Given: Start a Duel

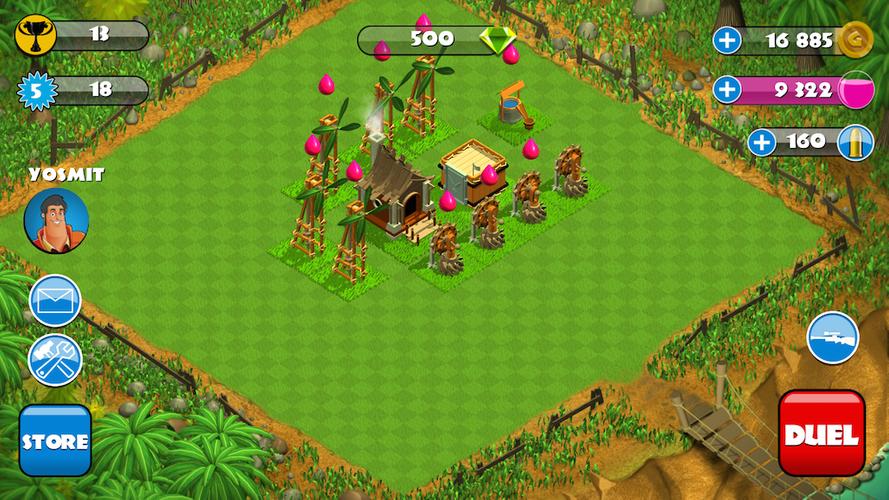Looking at the screenshot, I should (821, 434).
